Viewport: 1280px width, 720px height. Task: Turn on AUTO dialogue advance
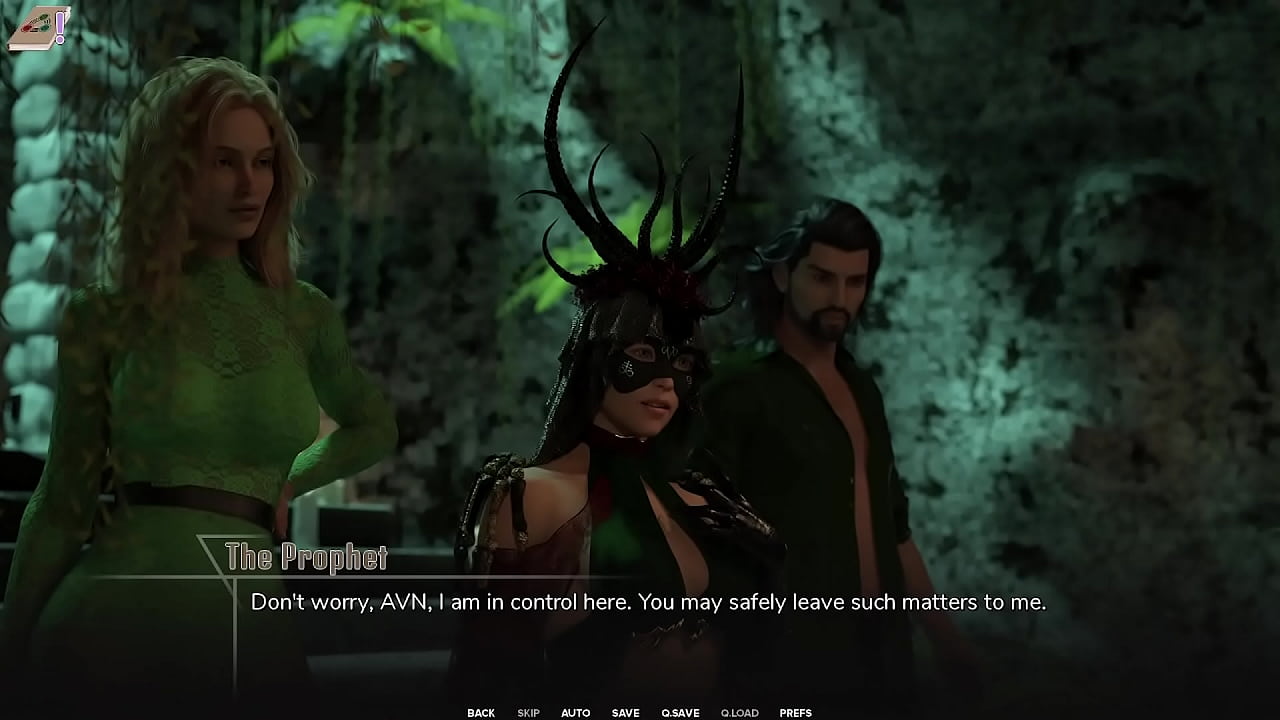(x=575, y=713)
